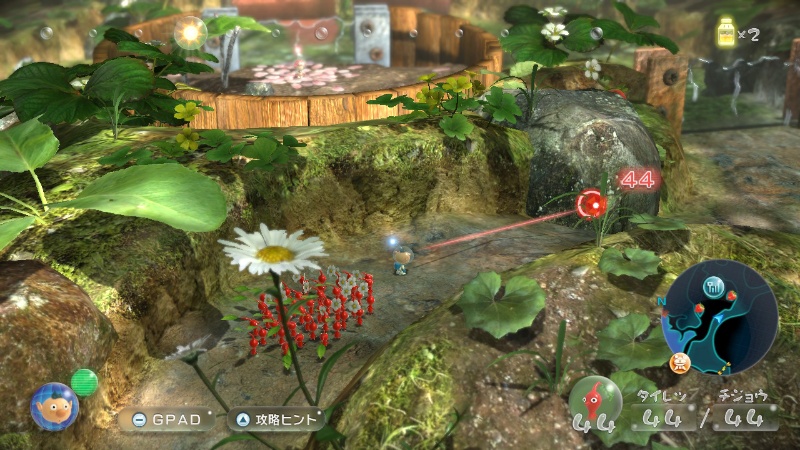This screenshot has width=800, height=450.
Task: Open the circular radar minimap
Action: (720, 317)
